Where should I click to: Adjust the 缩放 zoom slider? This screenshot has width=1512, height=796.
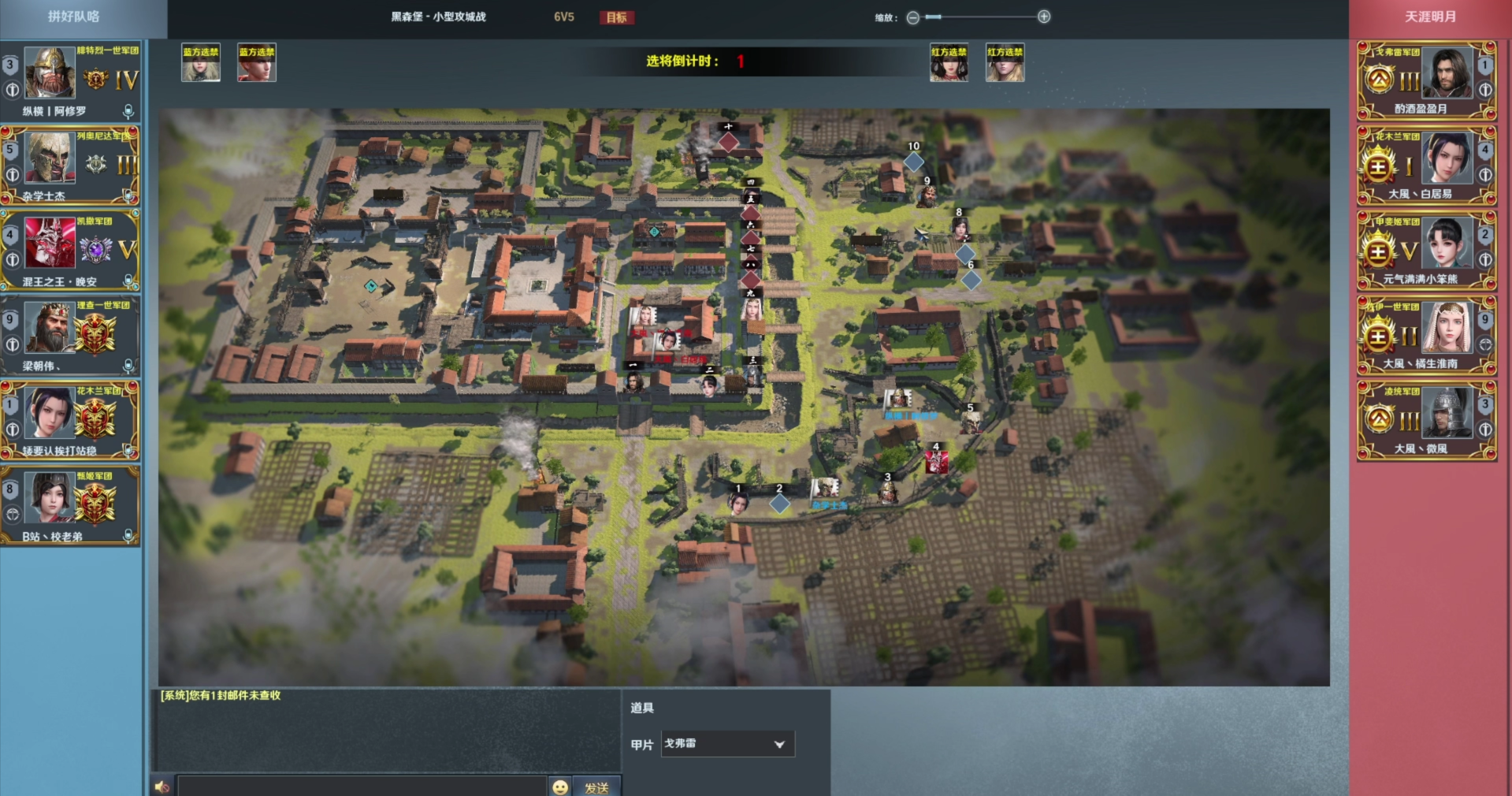pyautogui.click(x=934, y=17)
